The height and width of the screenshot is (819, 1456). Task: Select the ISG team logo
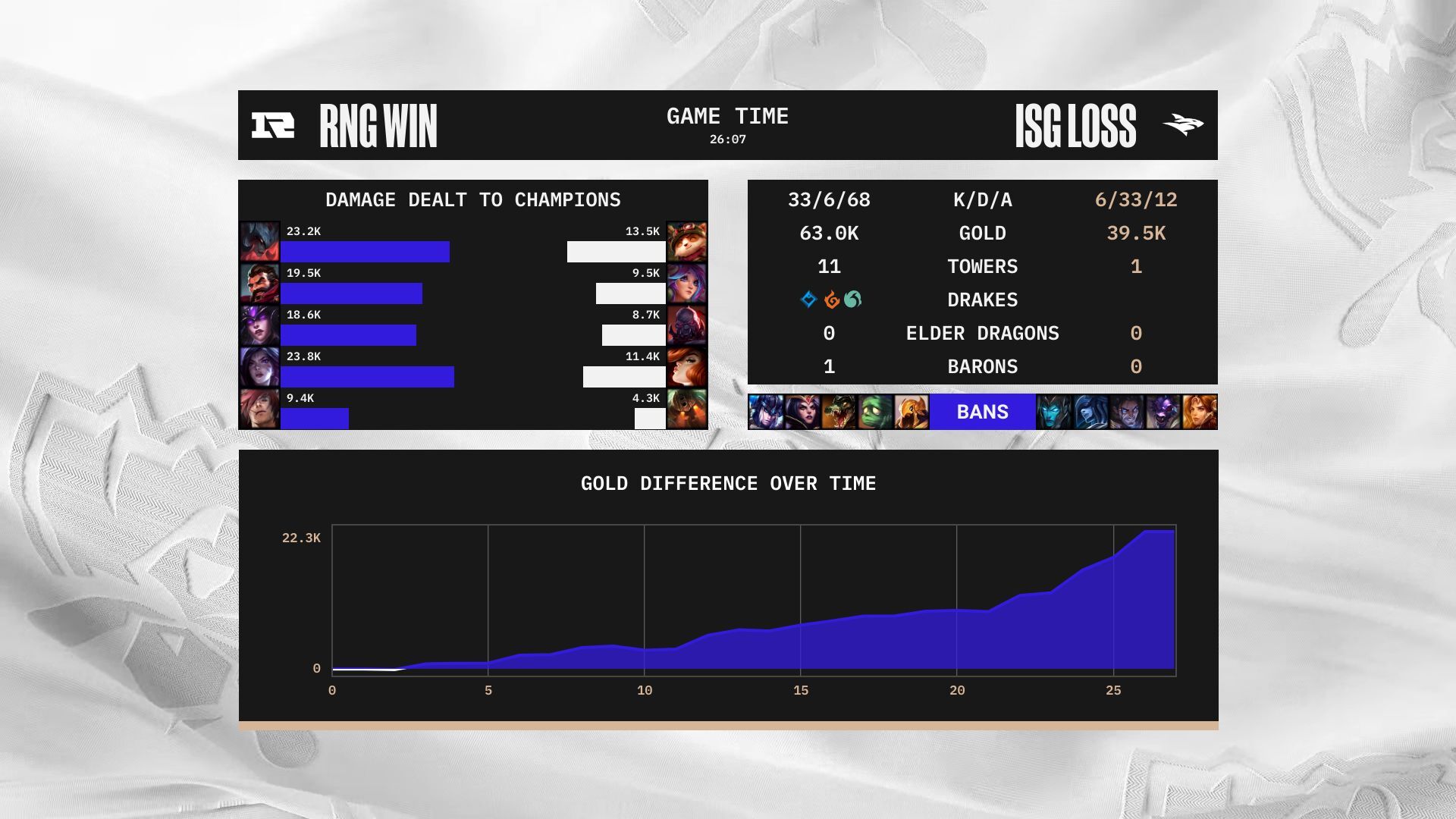pos(1182,125)
